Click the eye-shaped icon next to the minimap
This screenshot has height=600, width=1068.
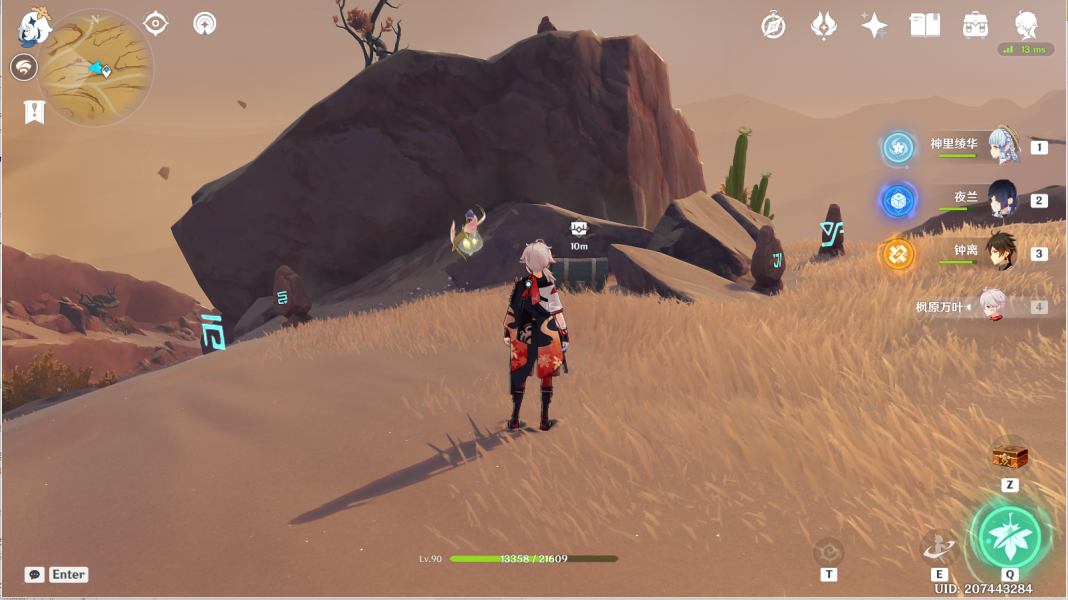[x=155, y=23]
